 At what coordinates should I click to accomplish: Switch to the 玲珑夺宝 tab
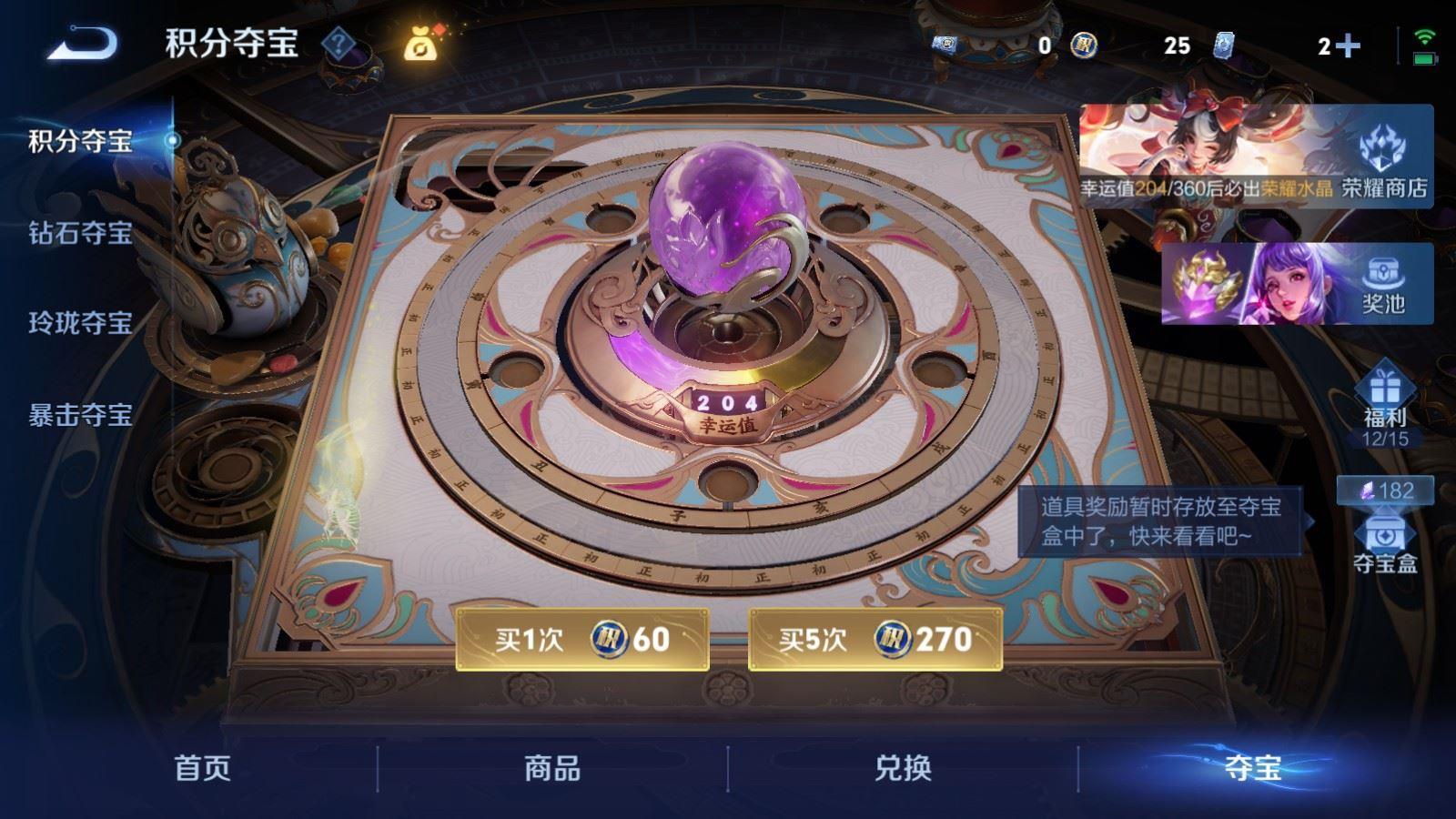click(x=82, y=320)
